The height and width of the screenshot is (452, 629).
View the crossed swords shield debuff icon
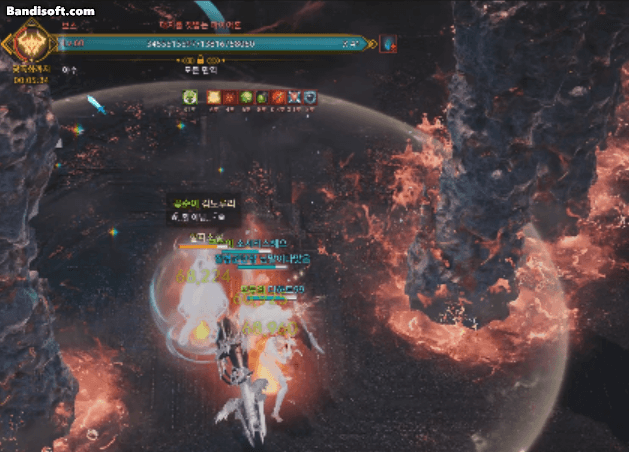click(294, 97)
